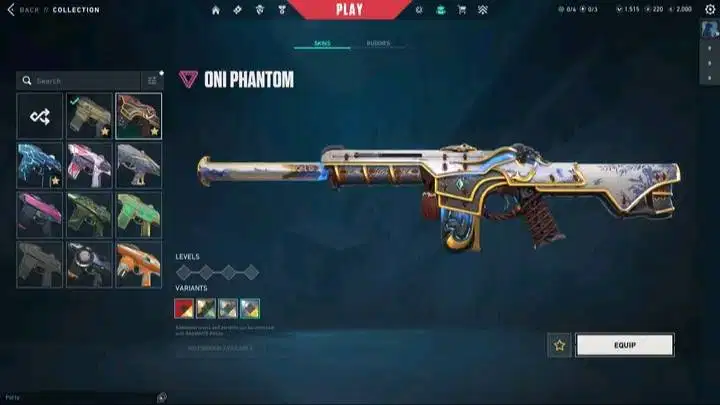The height and width of the screenshot is (405, 720).
Task: Select the bright green Phantom skin
Action: (138, 214)
